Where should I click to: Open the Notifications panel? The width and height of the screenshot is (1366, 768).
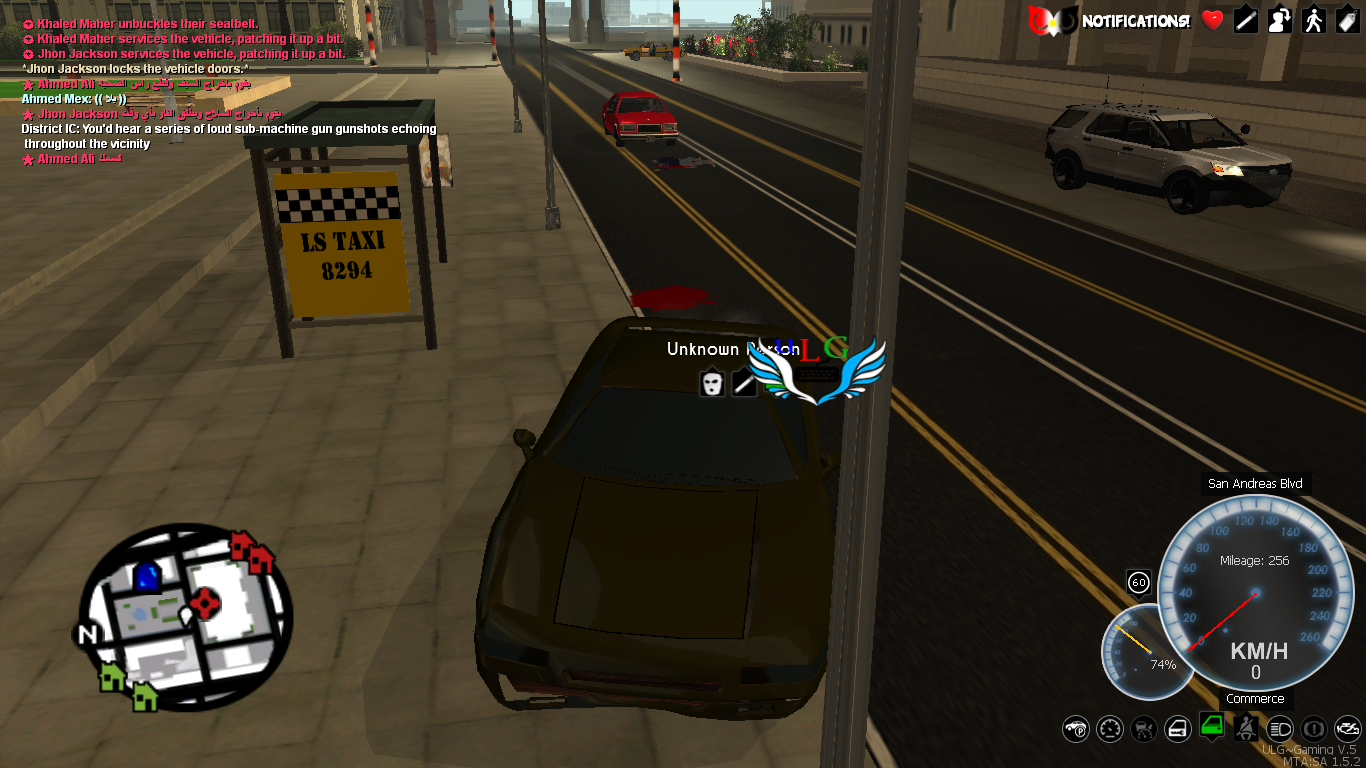tap(1136, 20)
